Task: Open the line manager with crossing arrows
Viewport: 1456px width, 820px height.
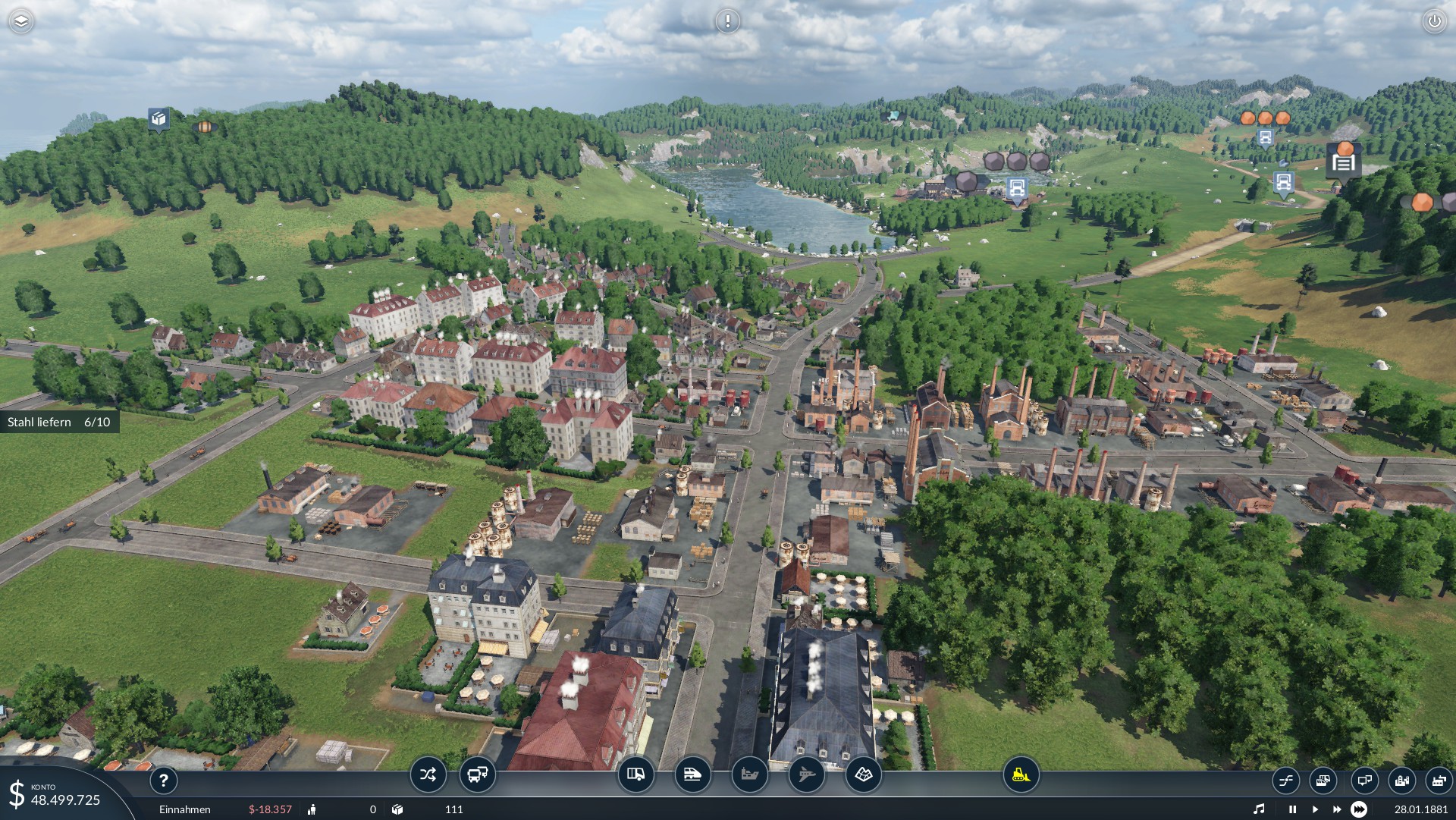Action: coord(428,774)
